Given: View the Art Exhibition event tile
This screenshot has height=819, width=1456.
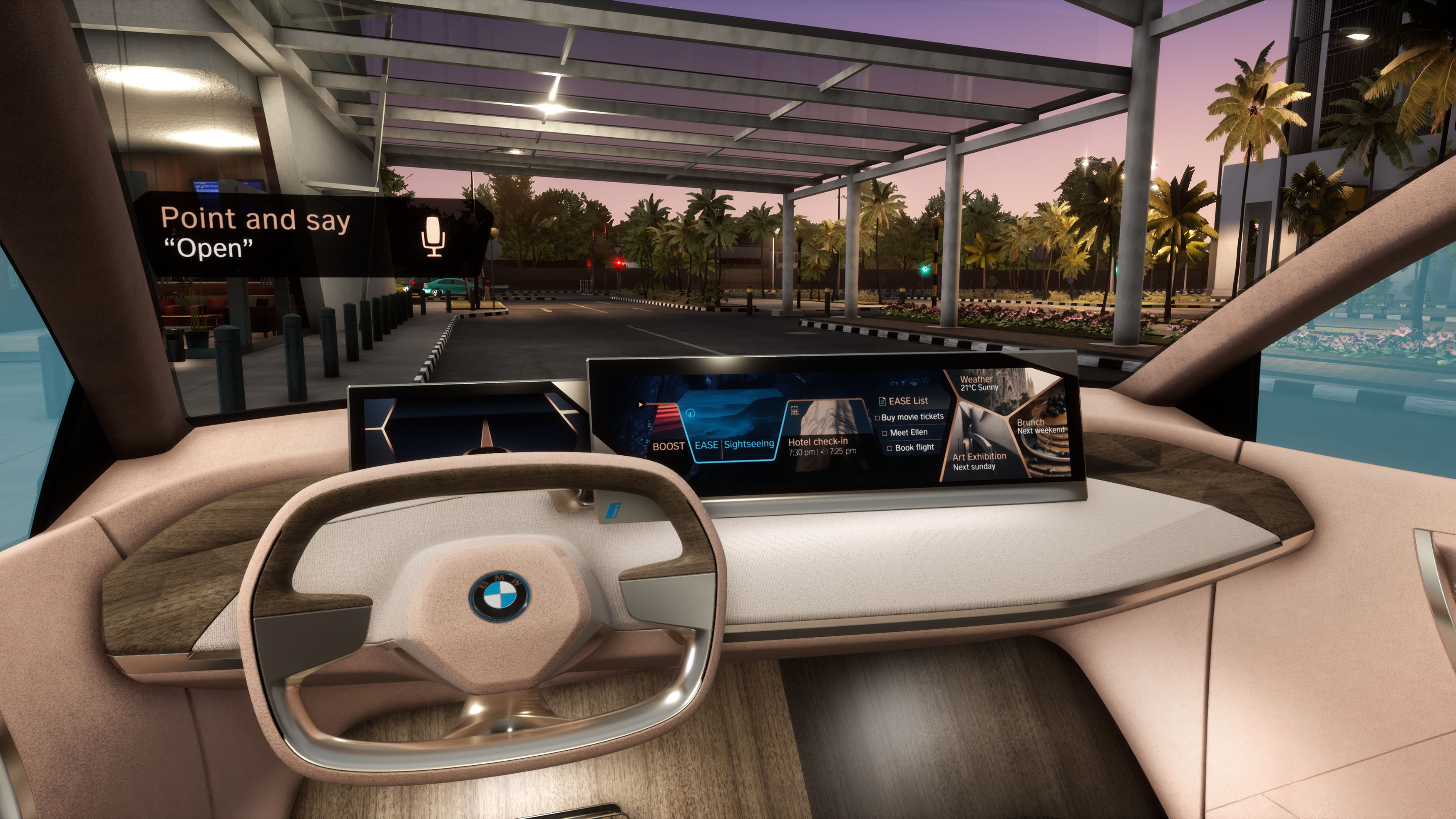Looking at the screenshot, I should pos(979,461).
